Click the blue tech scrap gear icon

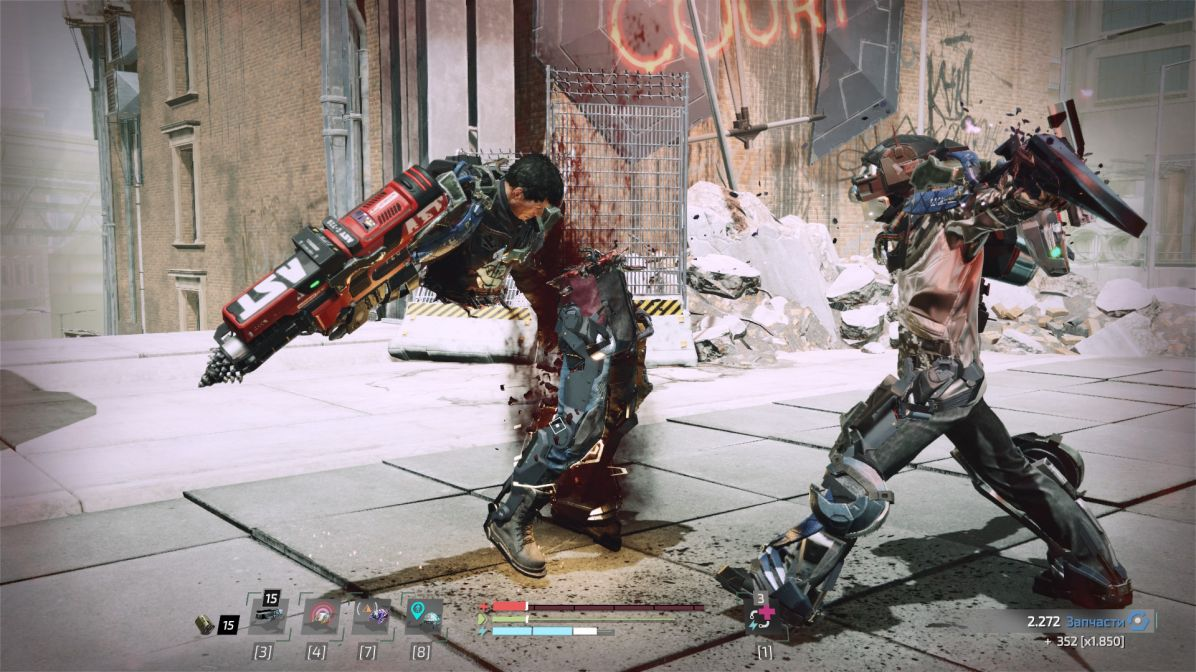click(1138, 621)
